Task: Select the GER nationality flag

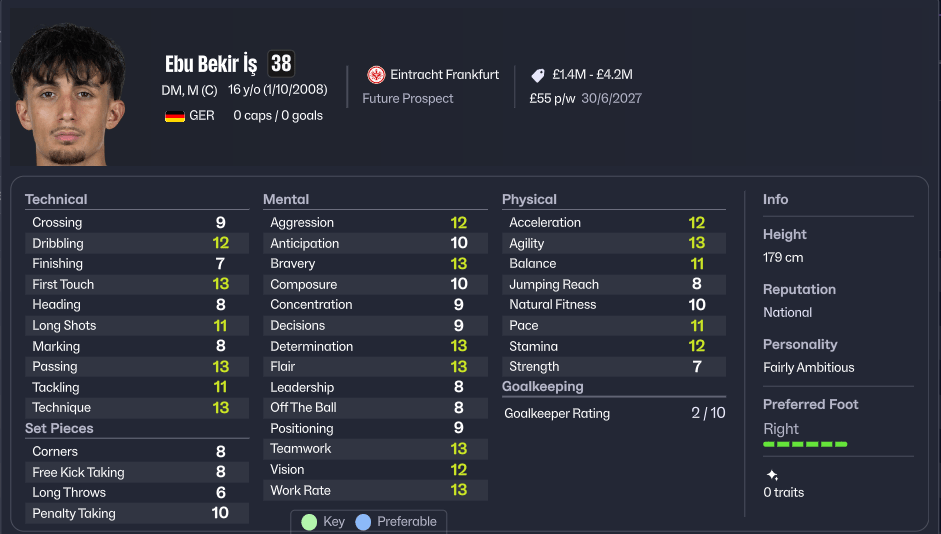Action: pos(175,116)
